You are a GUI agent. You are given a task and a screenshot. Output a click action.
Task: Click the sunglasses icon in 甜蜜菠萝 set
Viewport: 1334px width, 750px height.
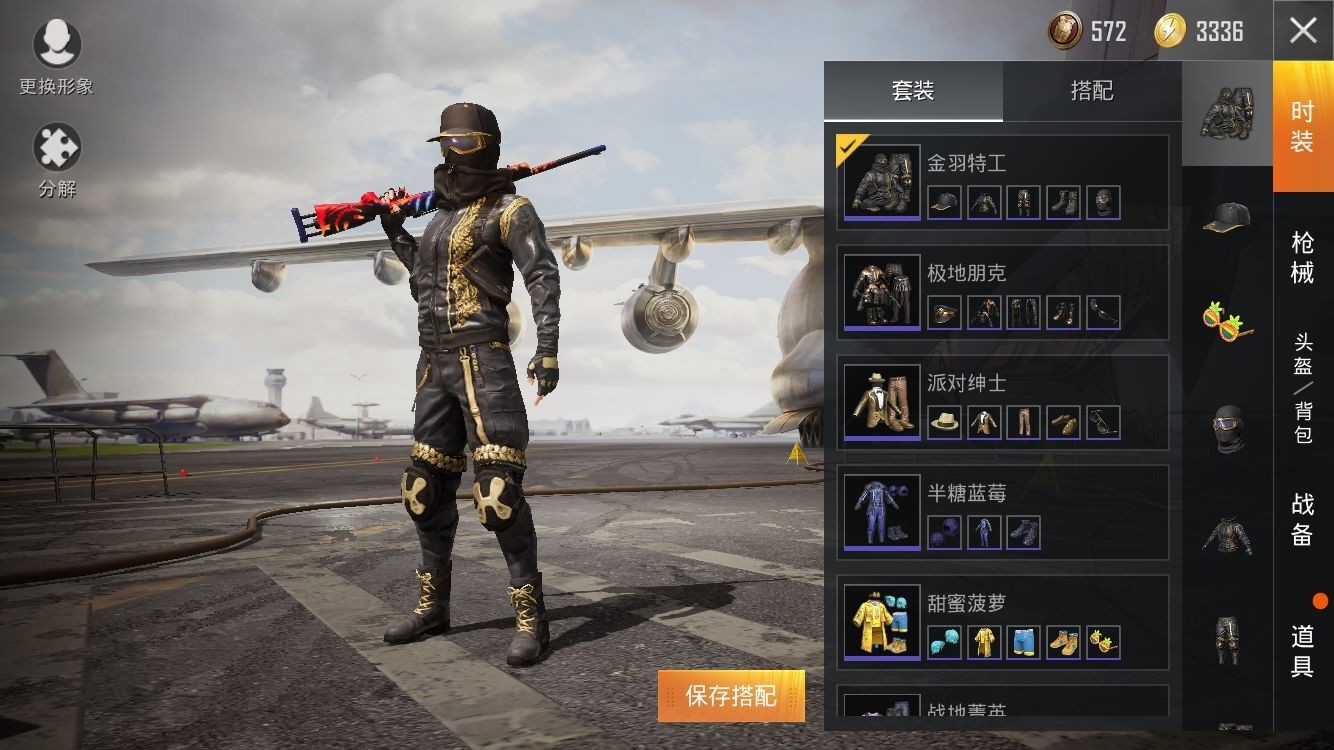coord(1101,642)
